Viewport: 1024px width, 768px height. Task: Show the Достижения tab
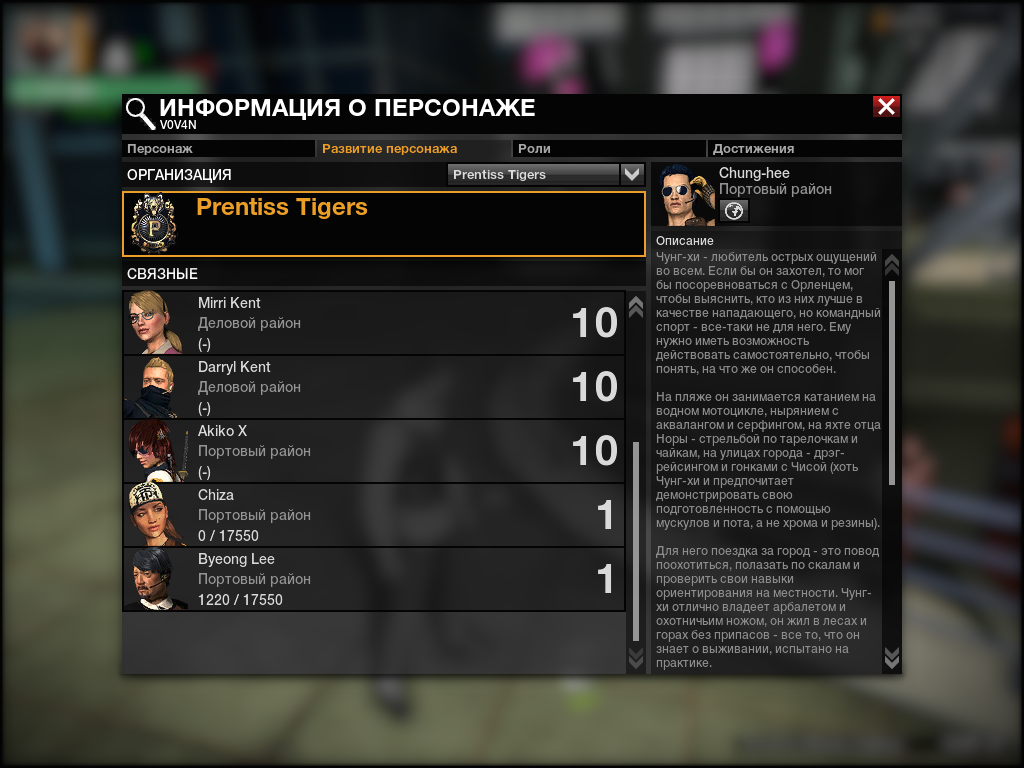[804, 148]
